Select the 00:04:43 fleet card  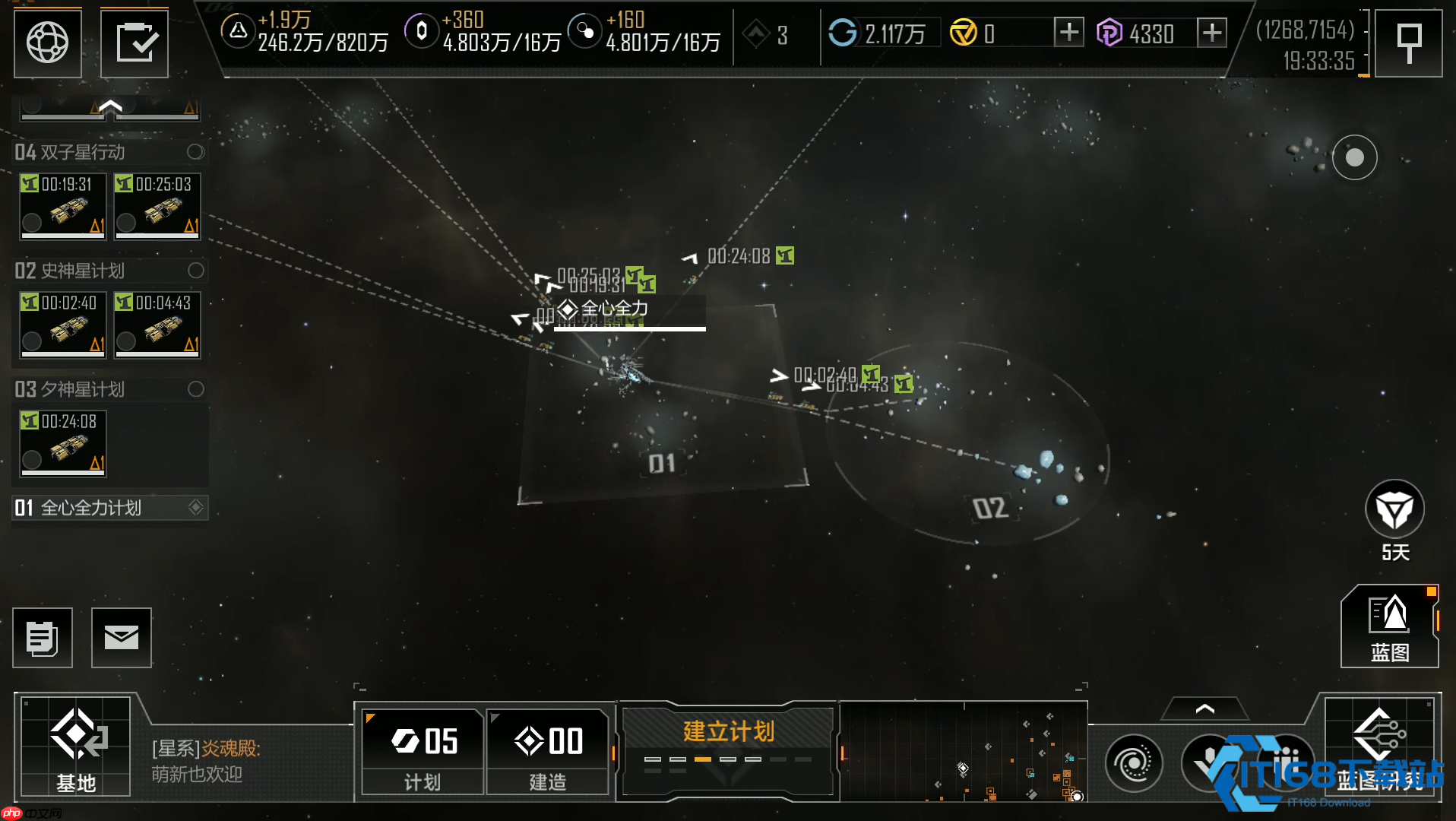157,325
